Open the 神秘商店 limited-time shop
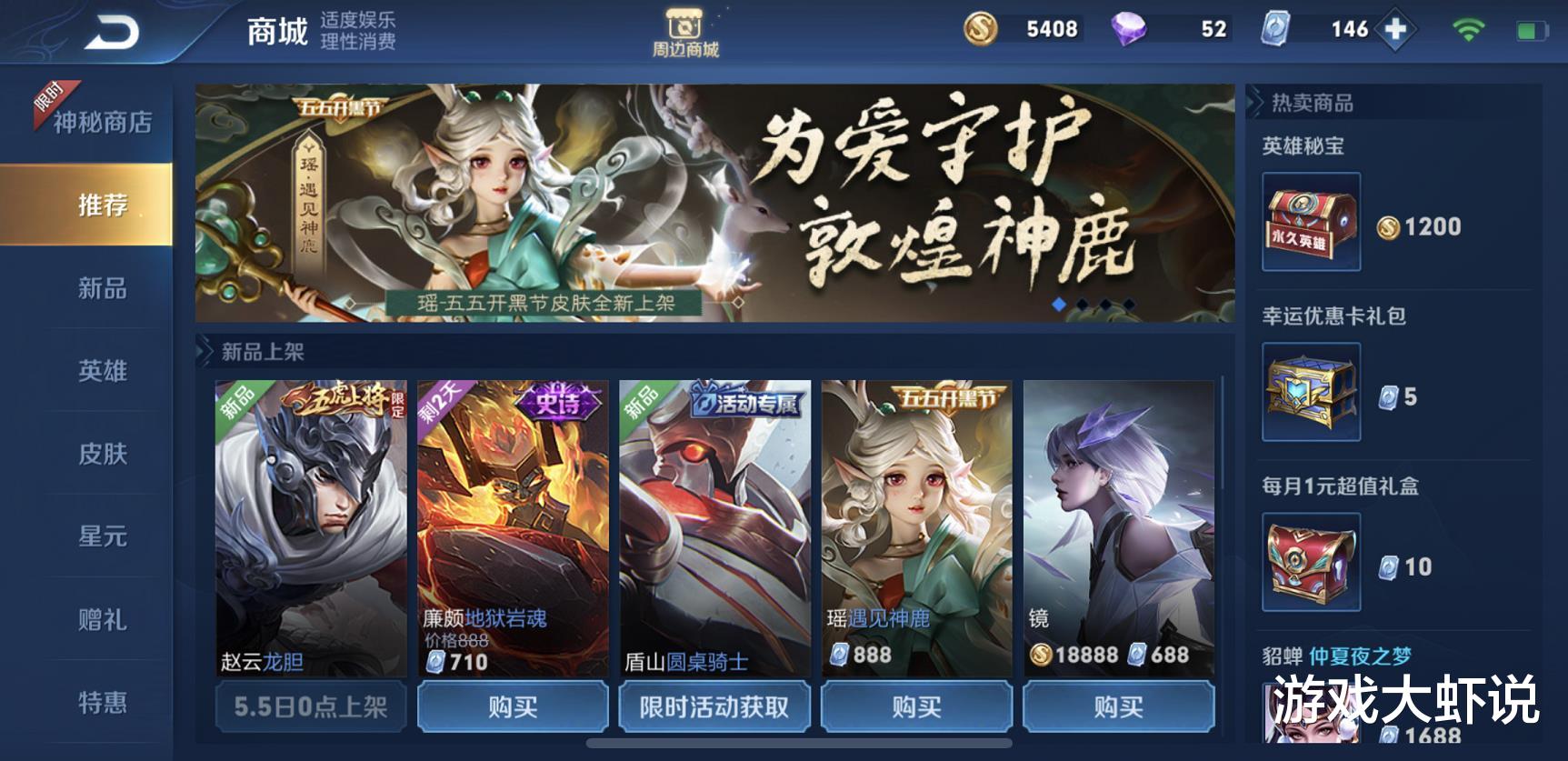This screenshot has height=761, width=1568. coord(102,119)
